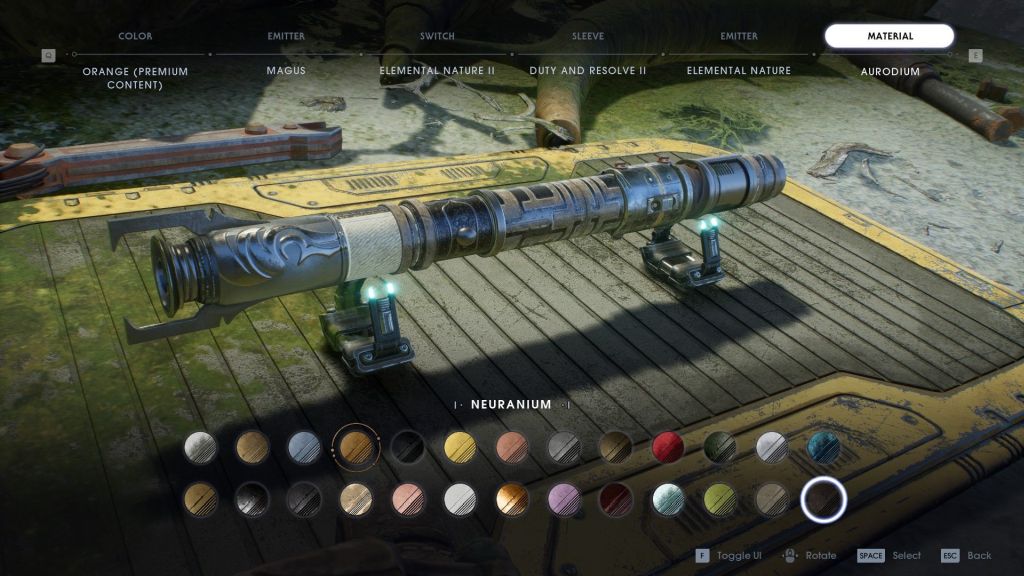The image size is (1024, 576).
Task: Choose the orange-ringed bronze material swatch
Action: [356, 447]
